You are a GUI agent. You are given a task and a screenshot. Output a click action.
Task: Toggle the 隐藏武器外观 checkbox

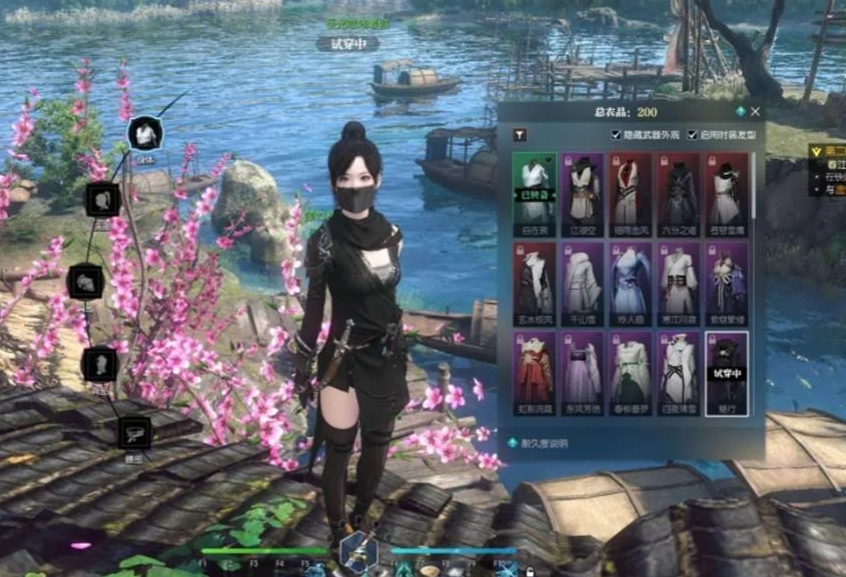pos(616,134)
